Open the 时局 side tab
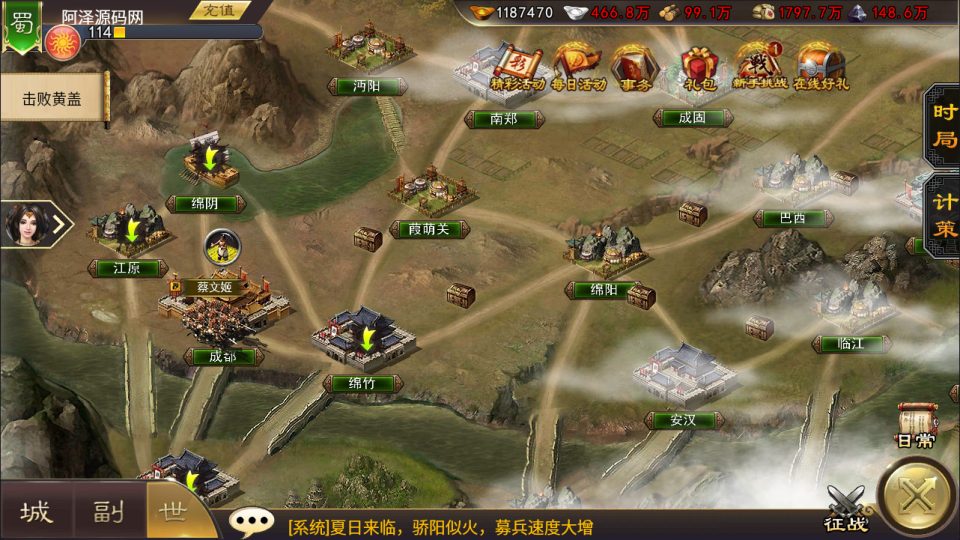Viewport: 960px width, 540px height. pos(943,125)
